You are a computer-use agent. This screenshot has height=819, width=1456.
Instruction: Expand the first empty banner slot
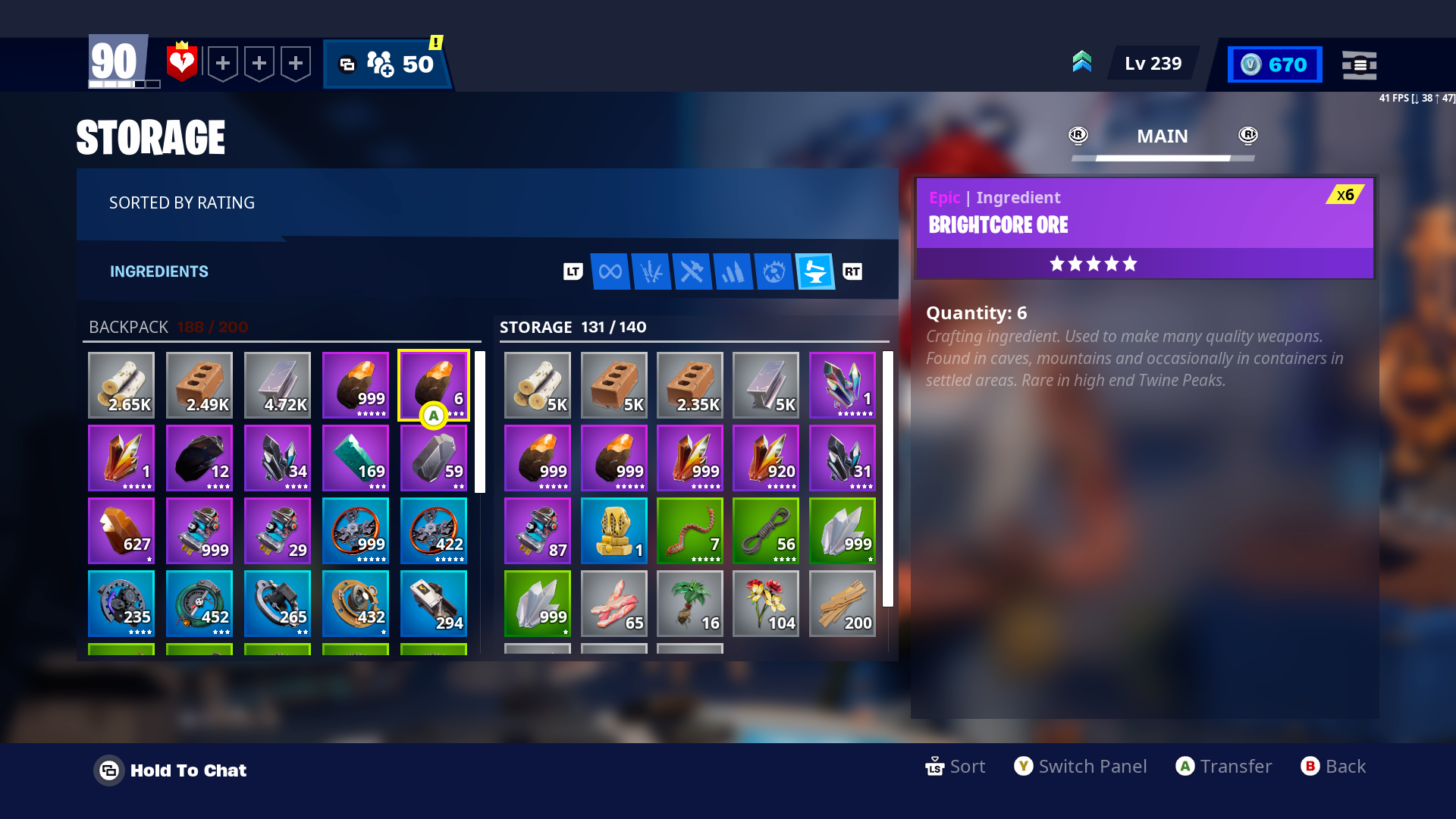(x=222, y=63)
